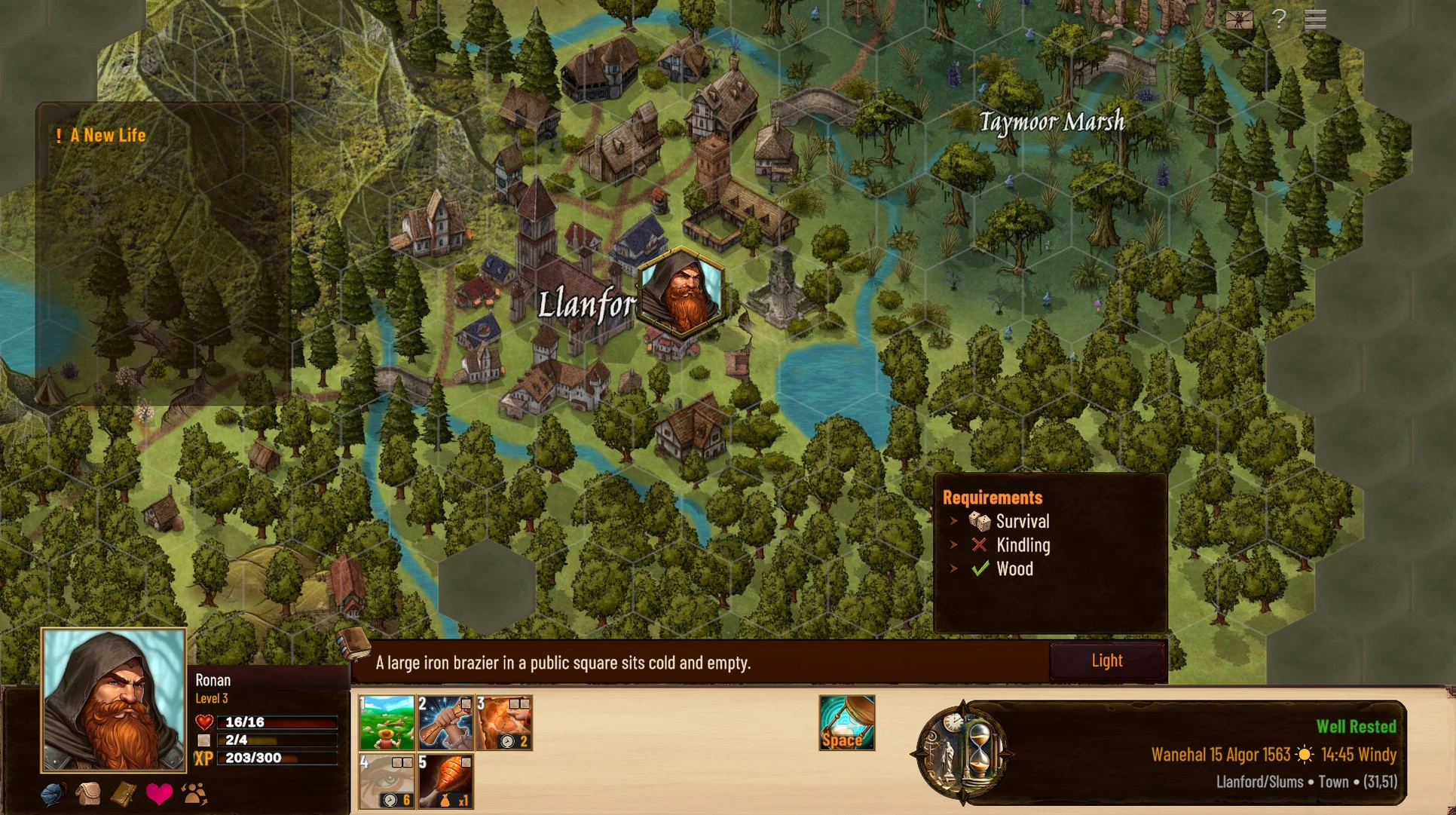Open the party members icon
This screenshot has width=1456, height=815.
[x=194, y=795]
